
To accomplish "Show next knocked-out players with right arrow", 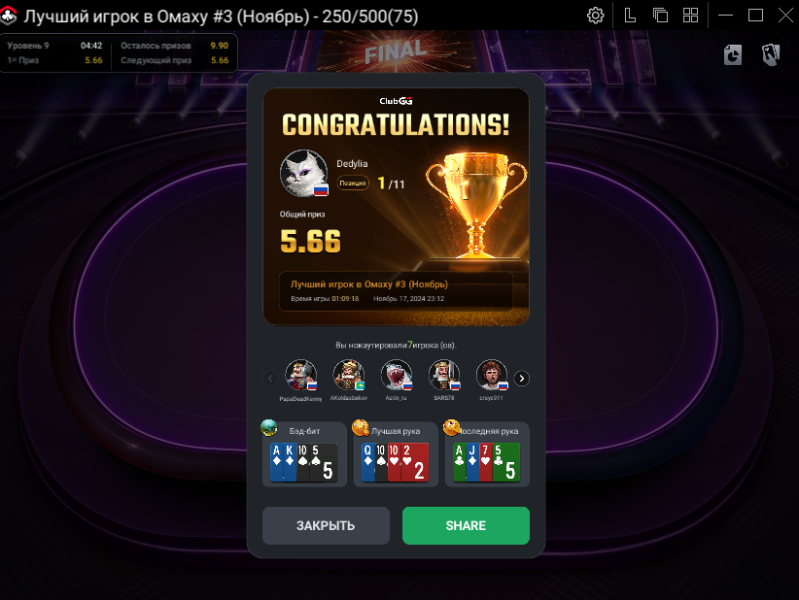I will click(x=521, y=378).
